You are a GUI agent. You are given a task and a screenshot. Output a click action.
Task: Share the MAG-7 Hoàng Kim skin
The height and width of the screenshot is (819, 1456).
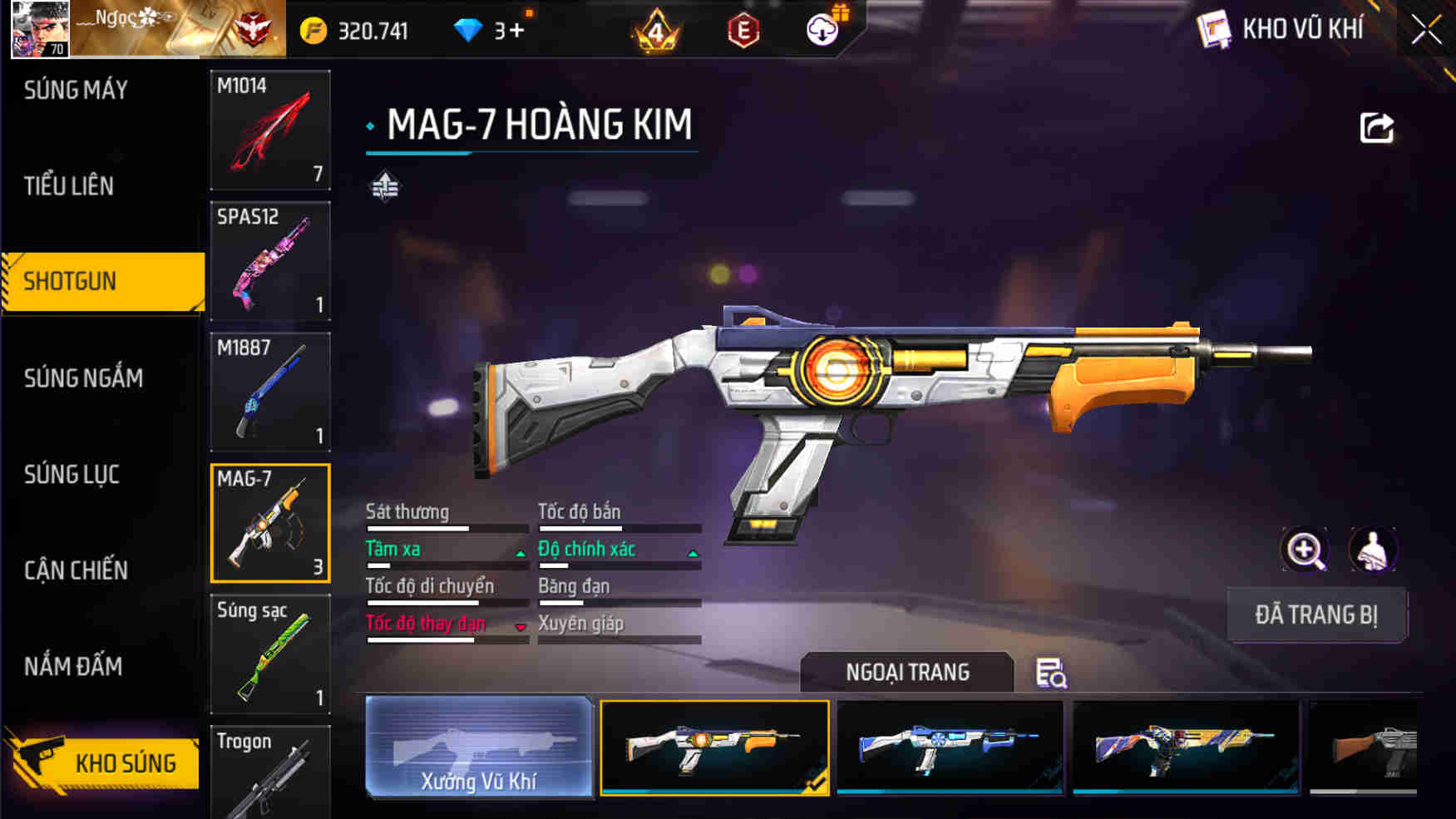point(1376,128)
